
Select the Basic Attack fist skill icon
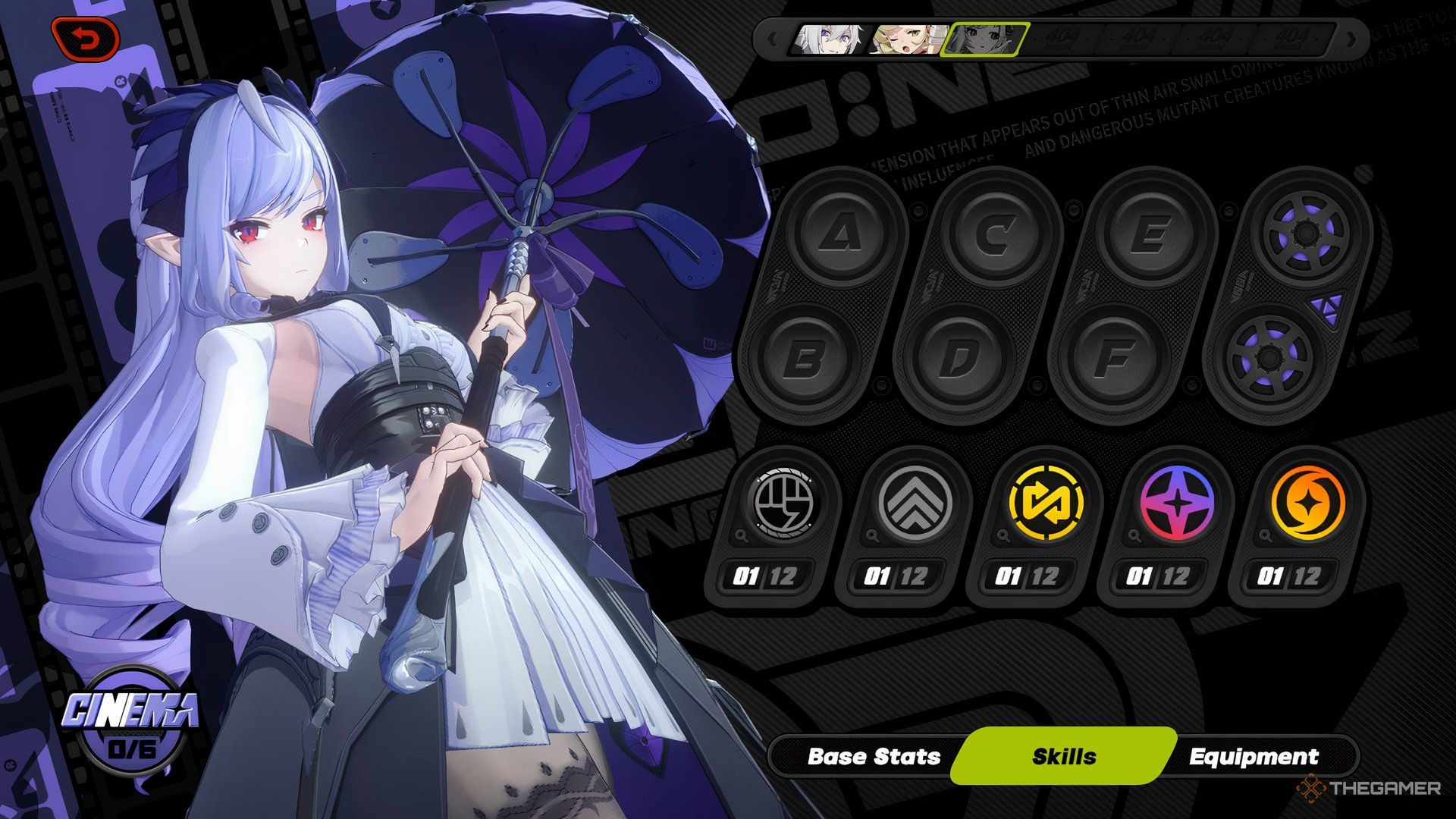tap(783, 503)
